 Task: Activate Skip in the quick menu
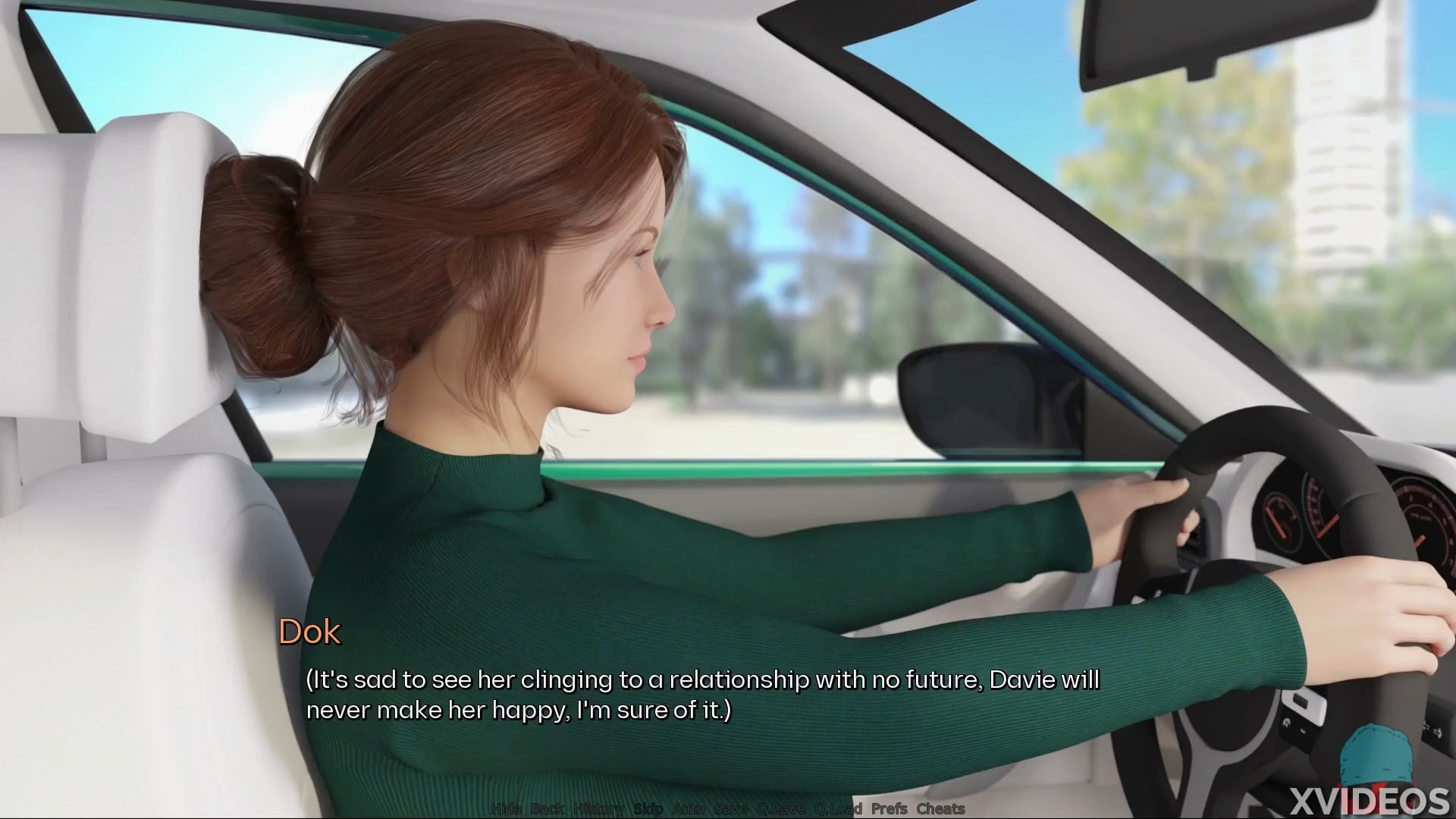pos(648,808)
